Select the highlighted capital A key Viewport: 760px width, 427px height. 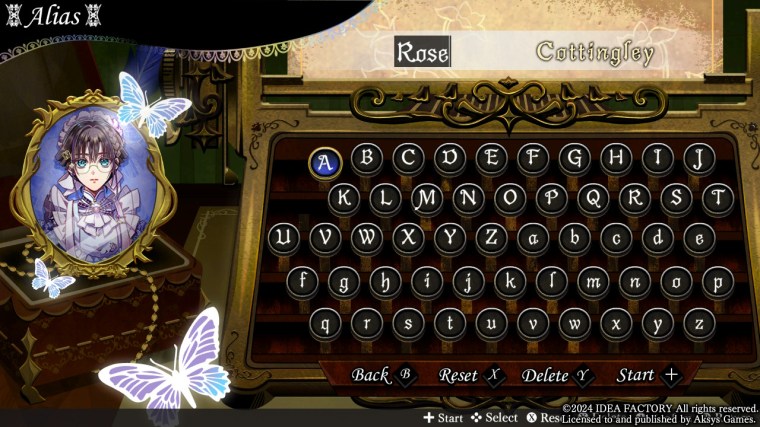[x=324, y=160]
